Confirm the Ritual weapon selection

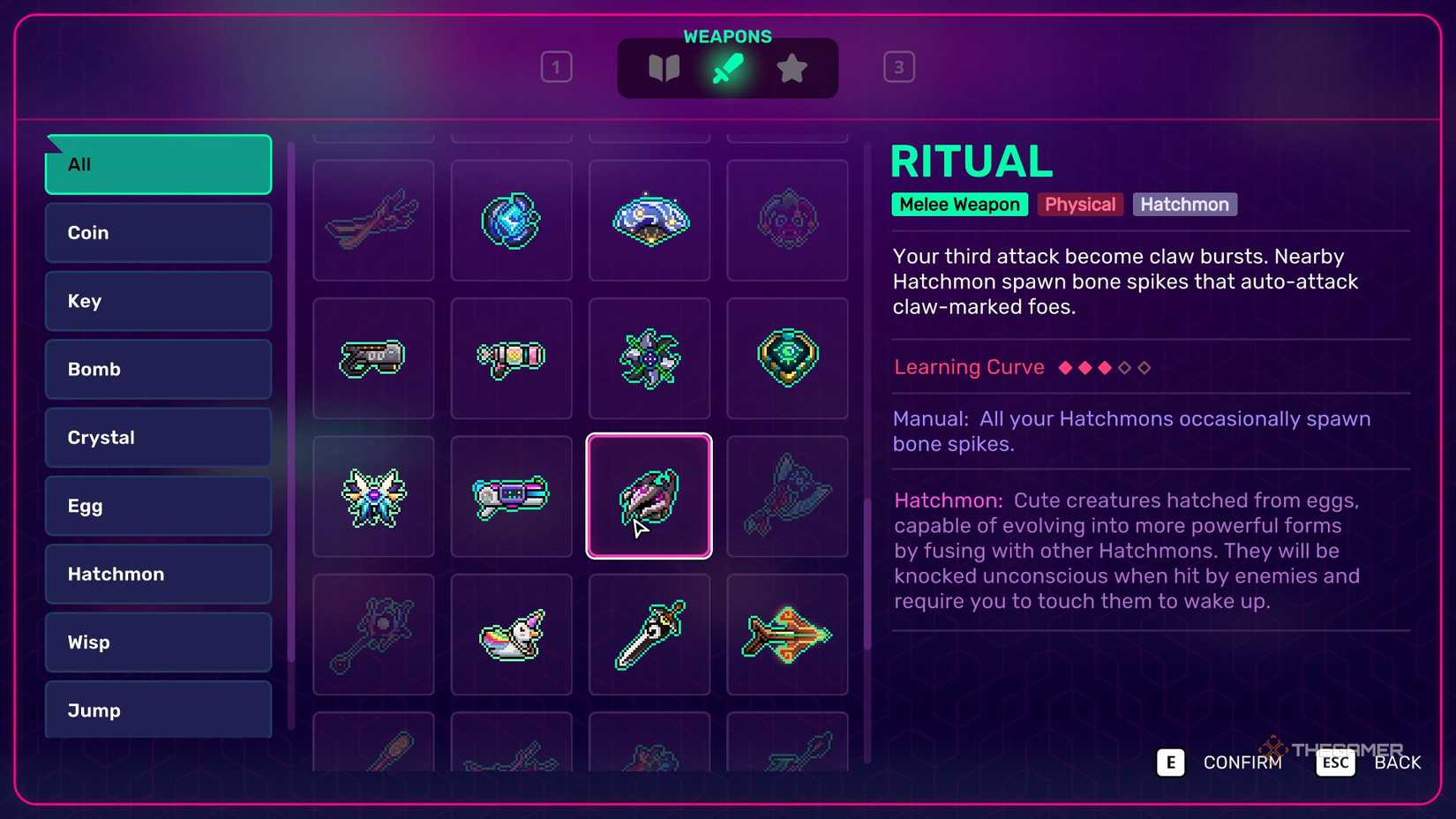(1170, 763)
